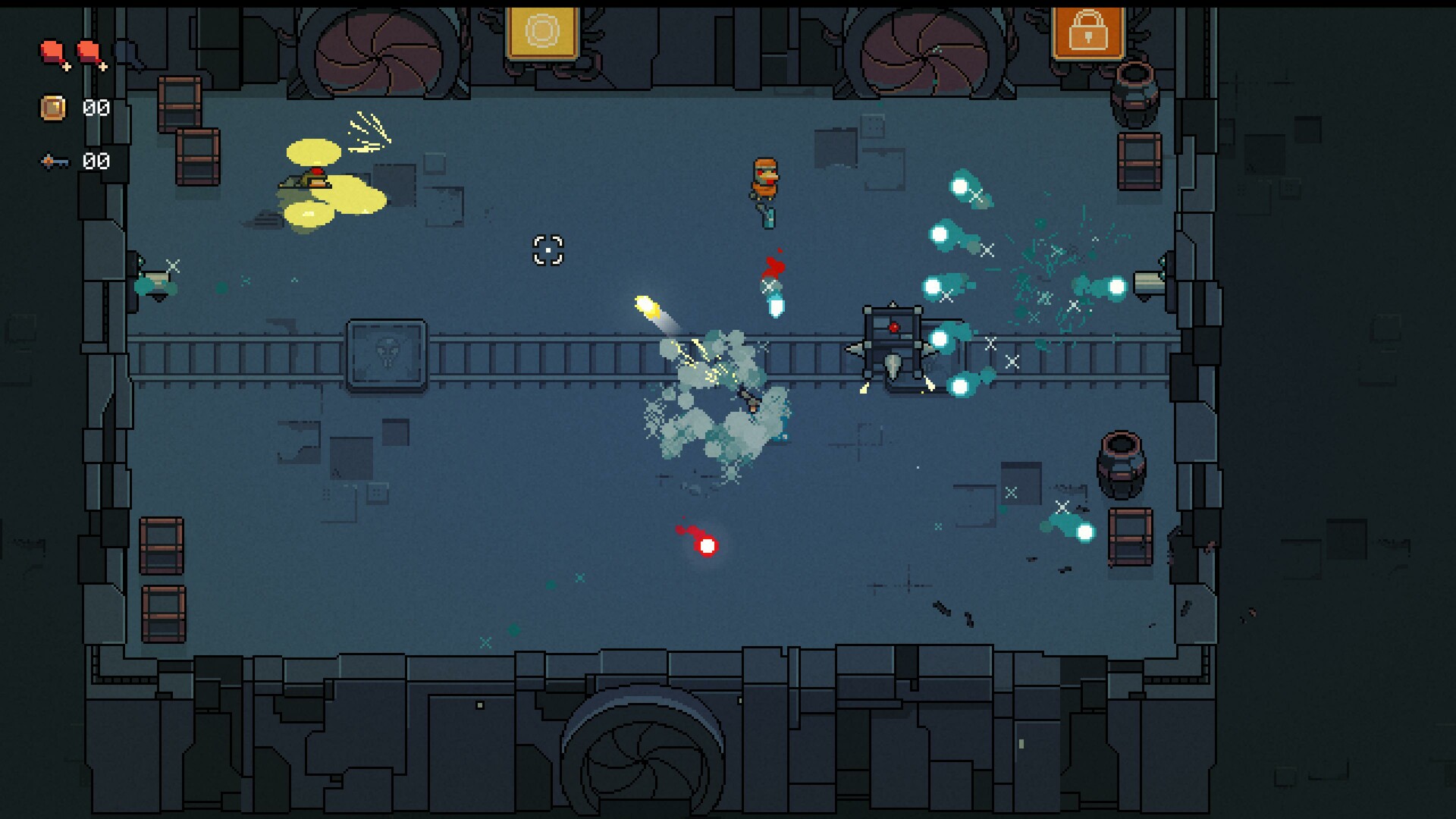Click the red-eyed spiked turret on the rail
This screenshot has width=1456, height=819.
[x=893, y=341]
